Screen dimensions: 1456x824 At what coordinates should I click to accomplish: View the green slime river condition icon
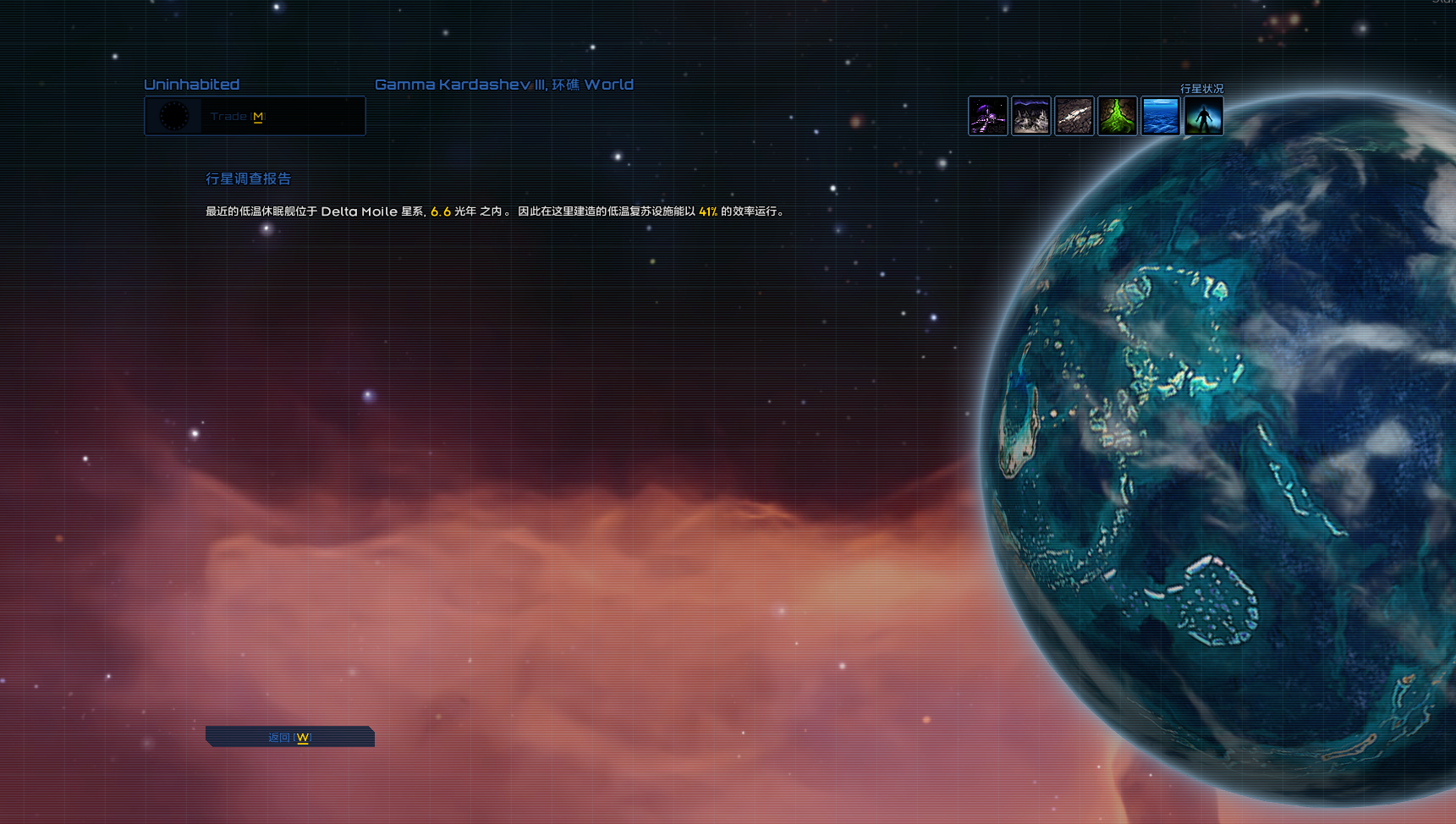pyautogui.click(x=1117, y=116)
